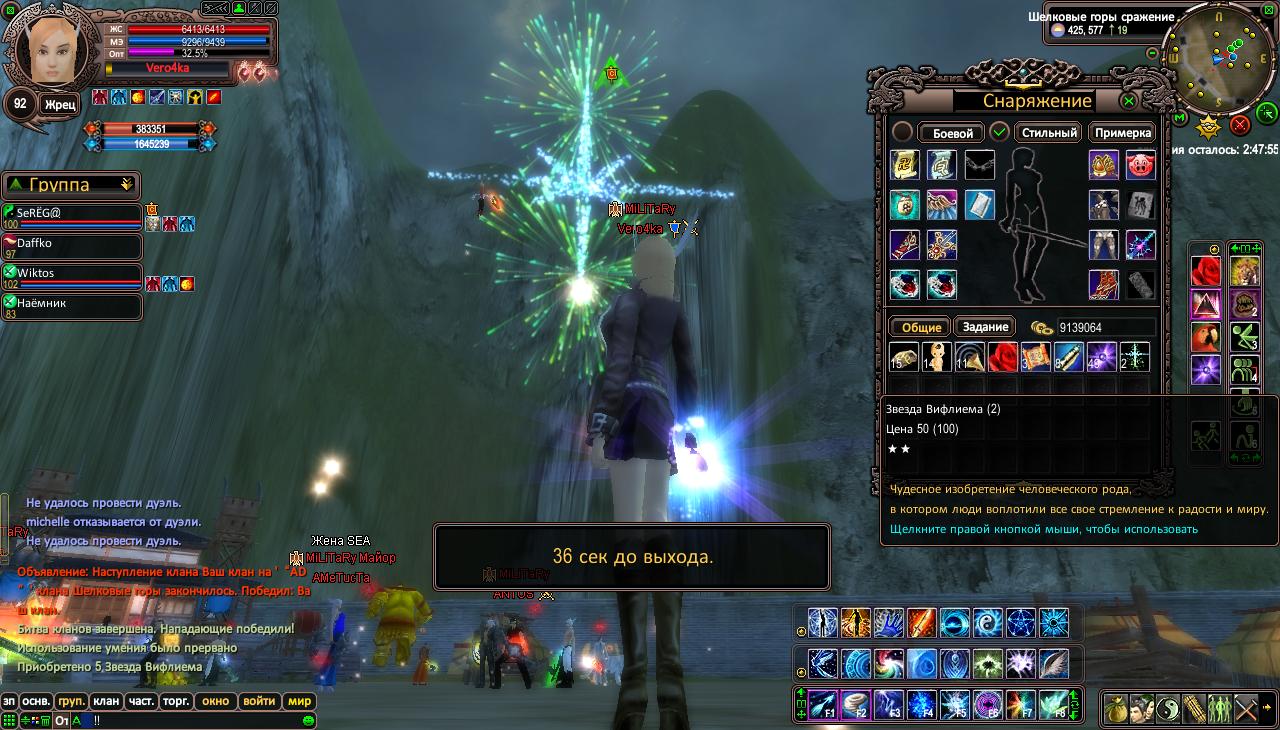
Task: Expand the Группа group dropdown
Action: click(x=127, y=185)
